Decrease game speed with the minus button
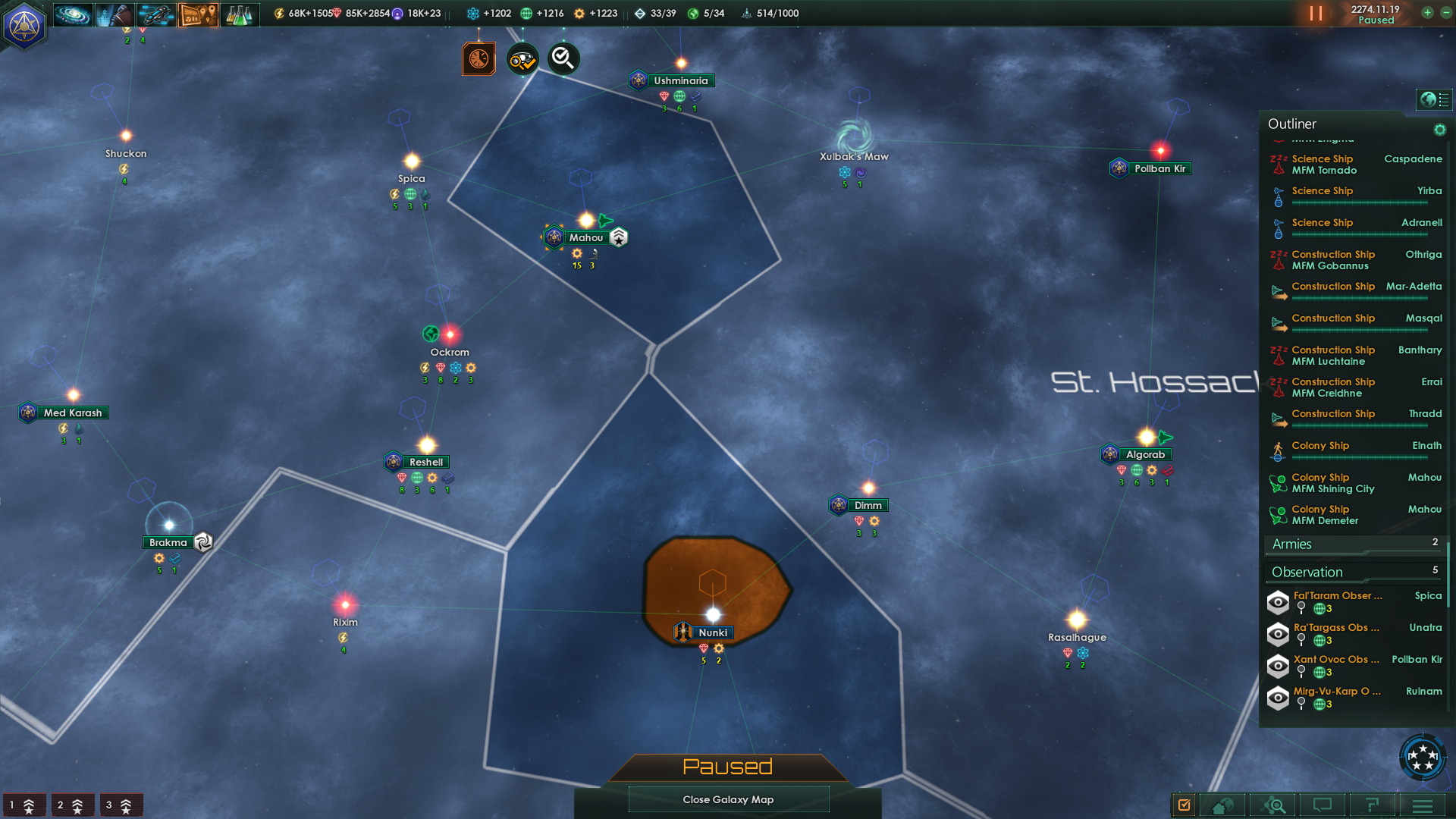The height and width of the screenshot is (819, 1456). (x=1445, y=13)
